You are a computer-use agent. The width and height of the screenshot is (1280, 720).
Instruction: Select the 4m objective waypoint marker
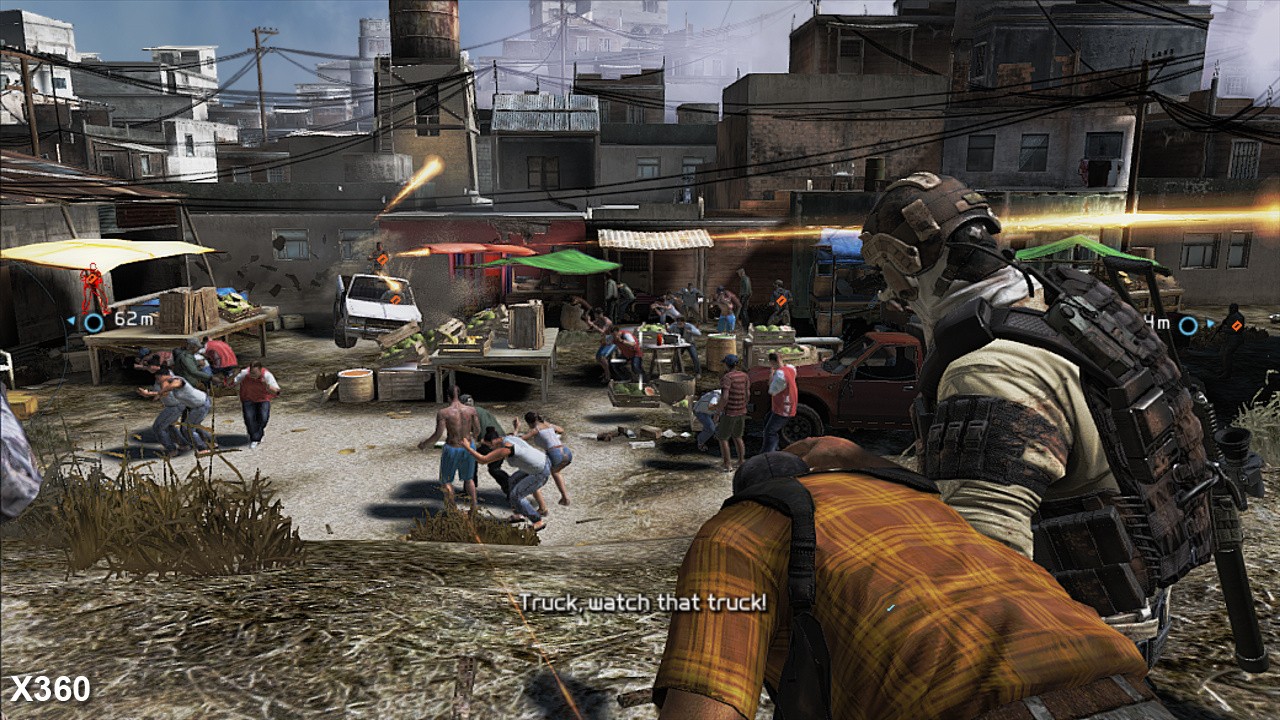click(1187, 325)
